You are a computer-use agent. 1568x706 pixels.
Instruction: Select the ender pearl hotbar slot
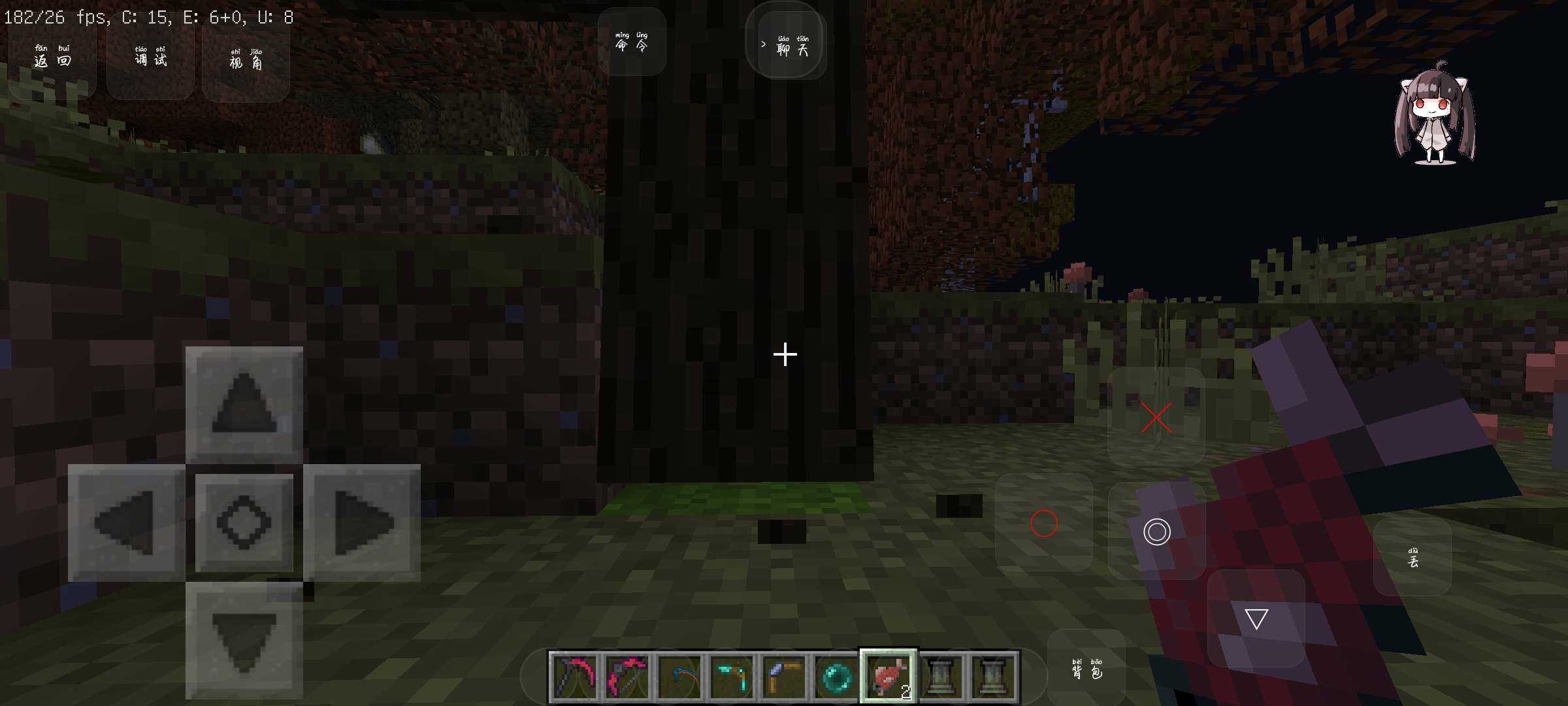836,677
